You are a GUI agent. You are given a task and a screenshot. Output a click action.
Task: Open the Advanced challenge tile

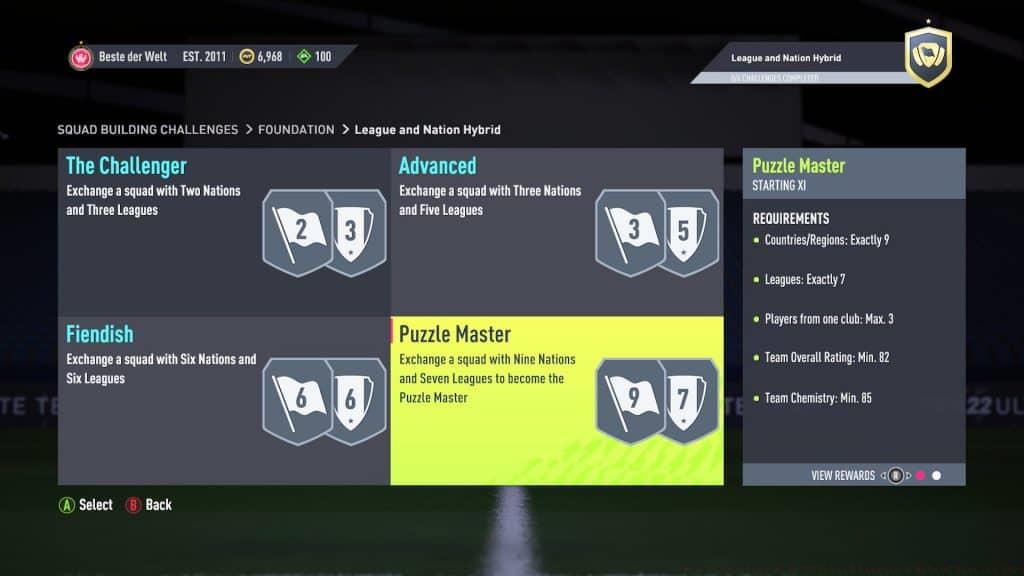556,232
